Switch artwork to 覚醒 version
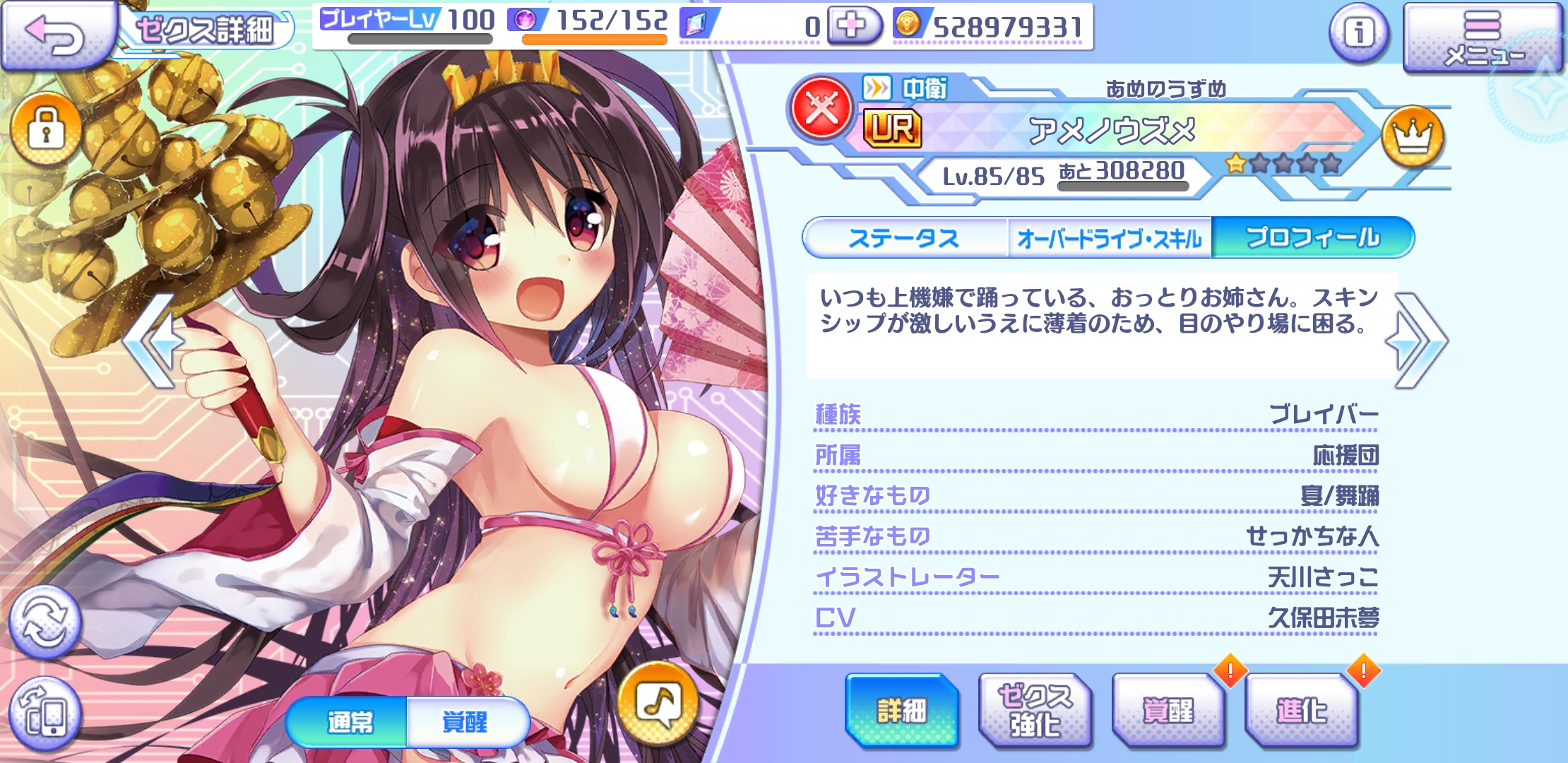This screenshot has height=763, width=1568. [x=465, y=722]
